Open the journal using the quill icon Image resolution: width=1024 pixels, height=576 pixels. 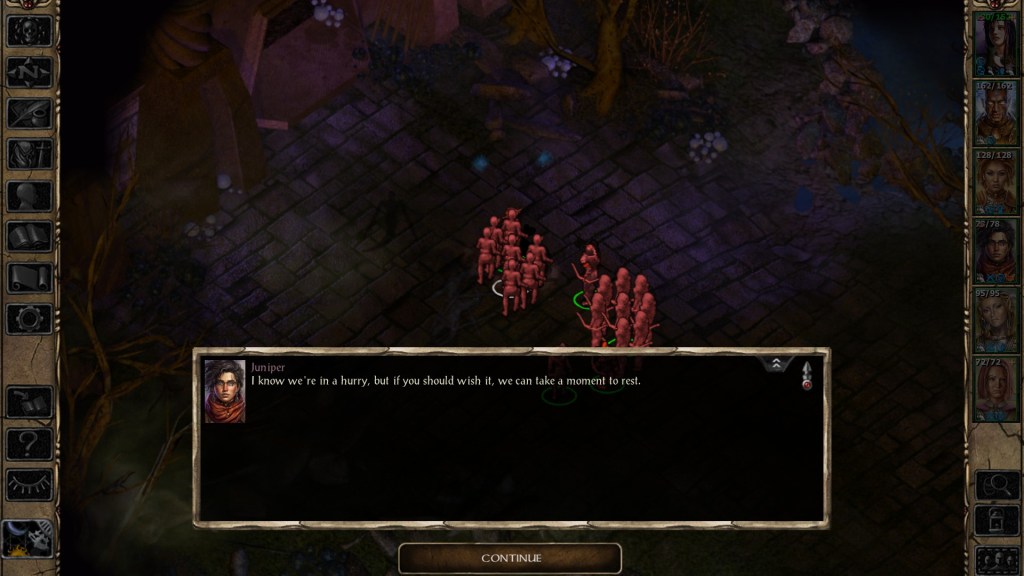[29, 113]
